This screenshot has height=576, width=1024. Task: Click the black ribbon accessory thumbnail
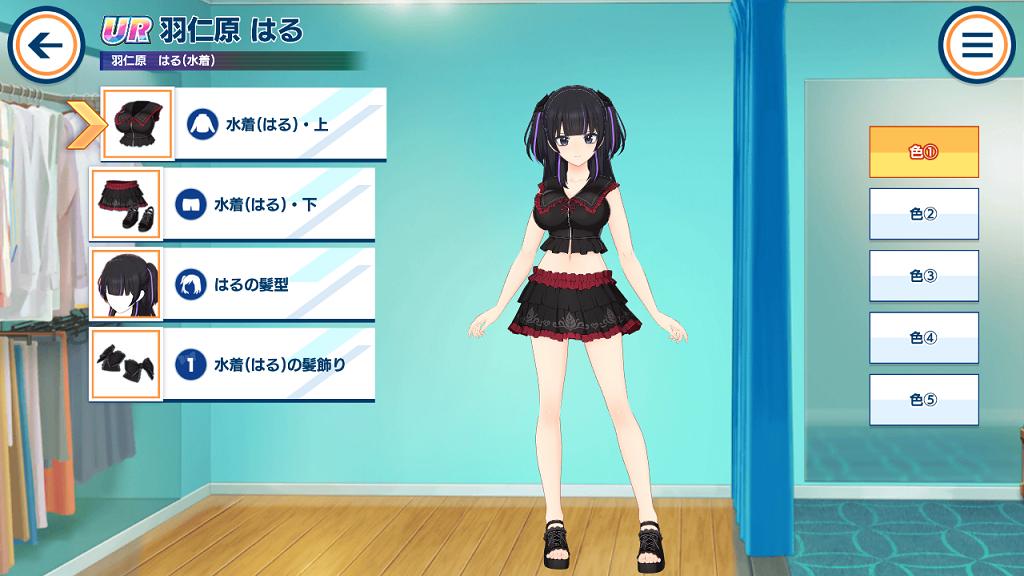126,365
